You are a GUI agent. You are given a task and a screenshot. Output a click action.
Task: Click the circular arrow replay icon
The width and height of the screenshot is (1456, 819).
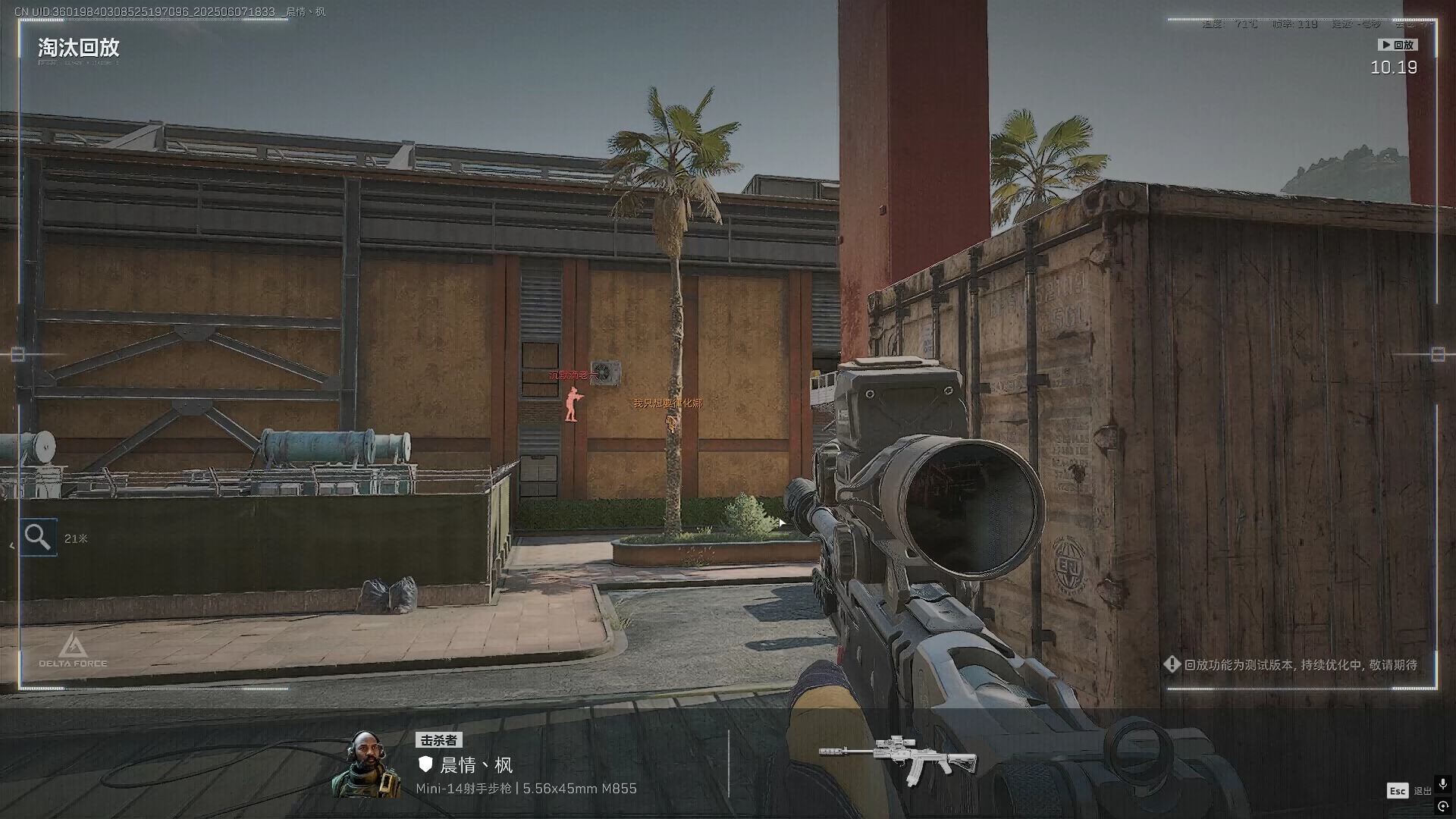[x=1443, y=807]
